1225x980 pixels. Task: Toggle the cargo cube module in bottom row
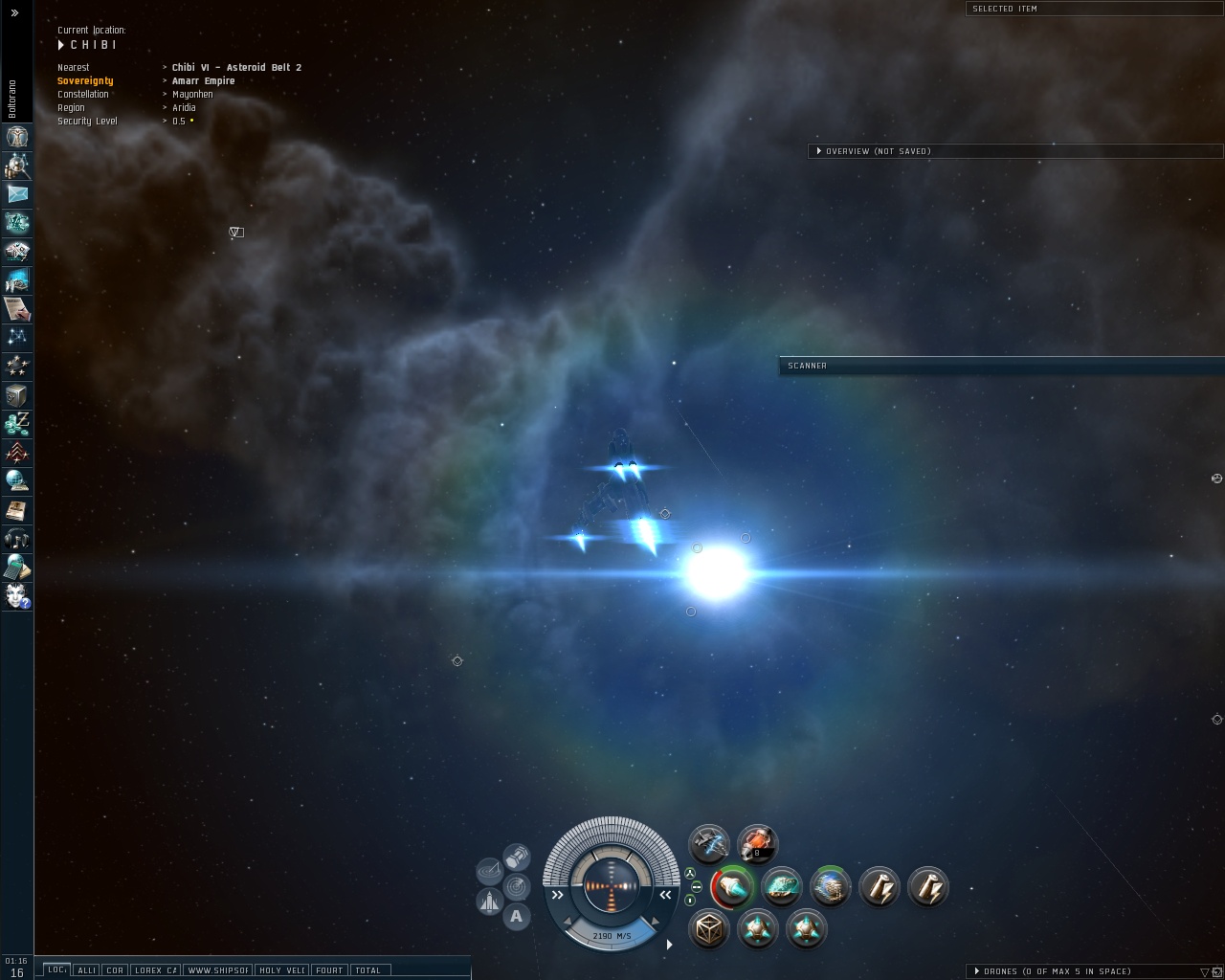point(709,929)
